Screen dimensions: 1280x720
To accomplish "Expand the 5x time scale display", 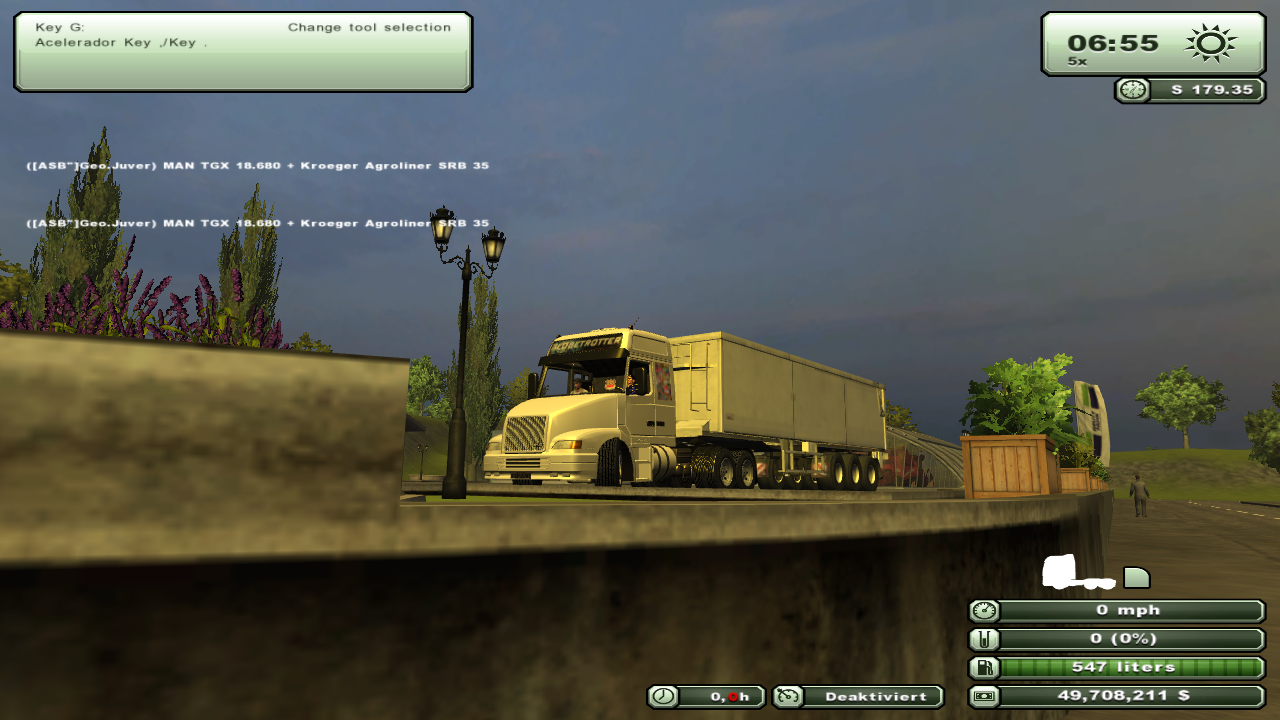I will click(x=1075, y=60).
